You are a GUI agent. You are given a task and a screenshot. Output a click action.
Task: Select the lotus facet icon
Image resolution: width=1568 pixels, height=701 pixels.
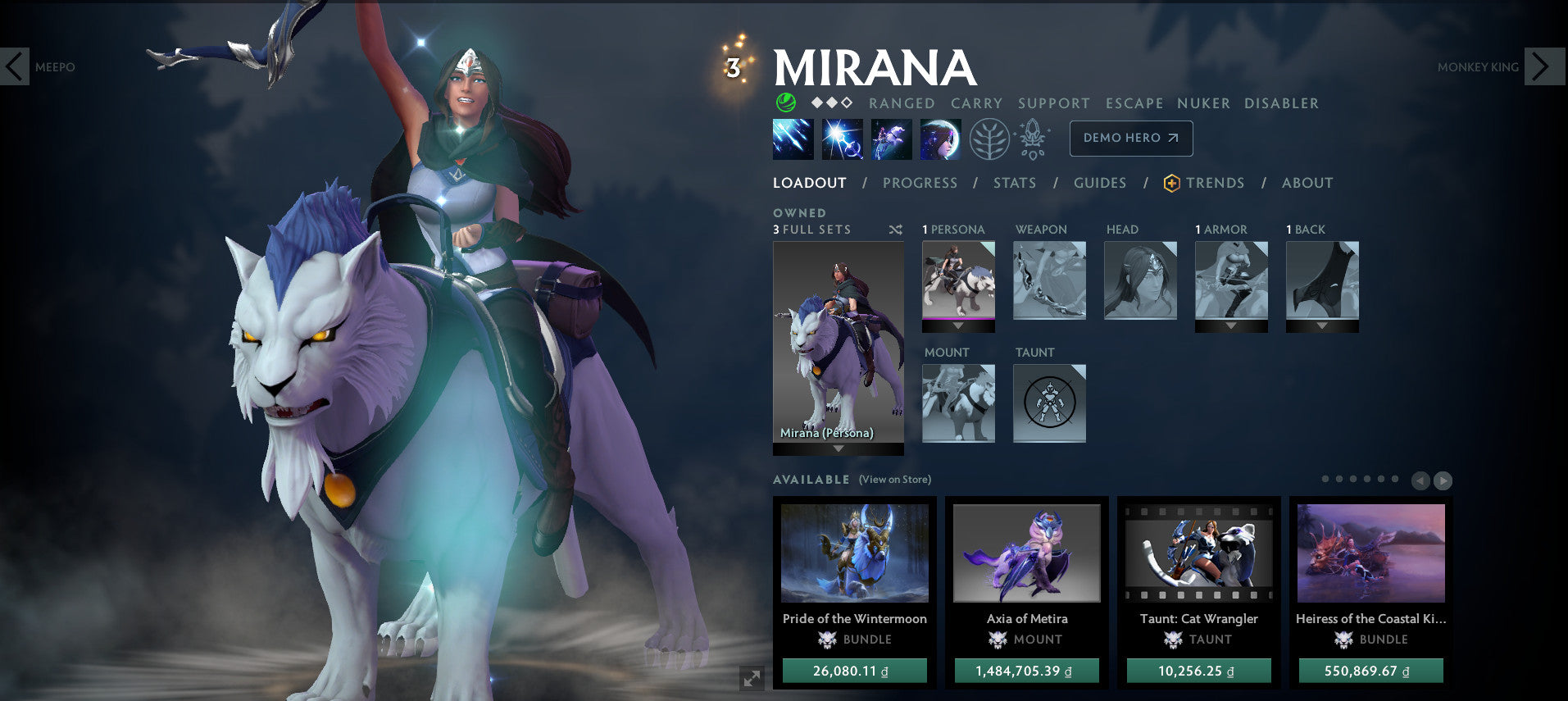click(1033, 139)
